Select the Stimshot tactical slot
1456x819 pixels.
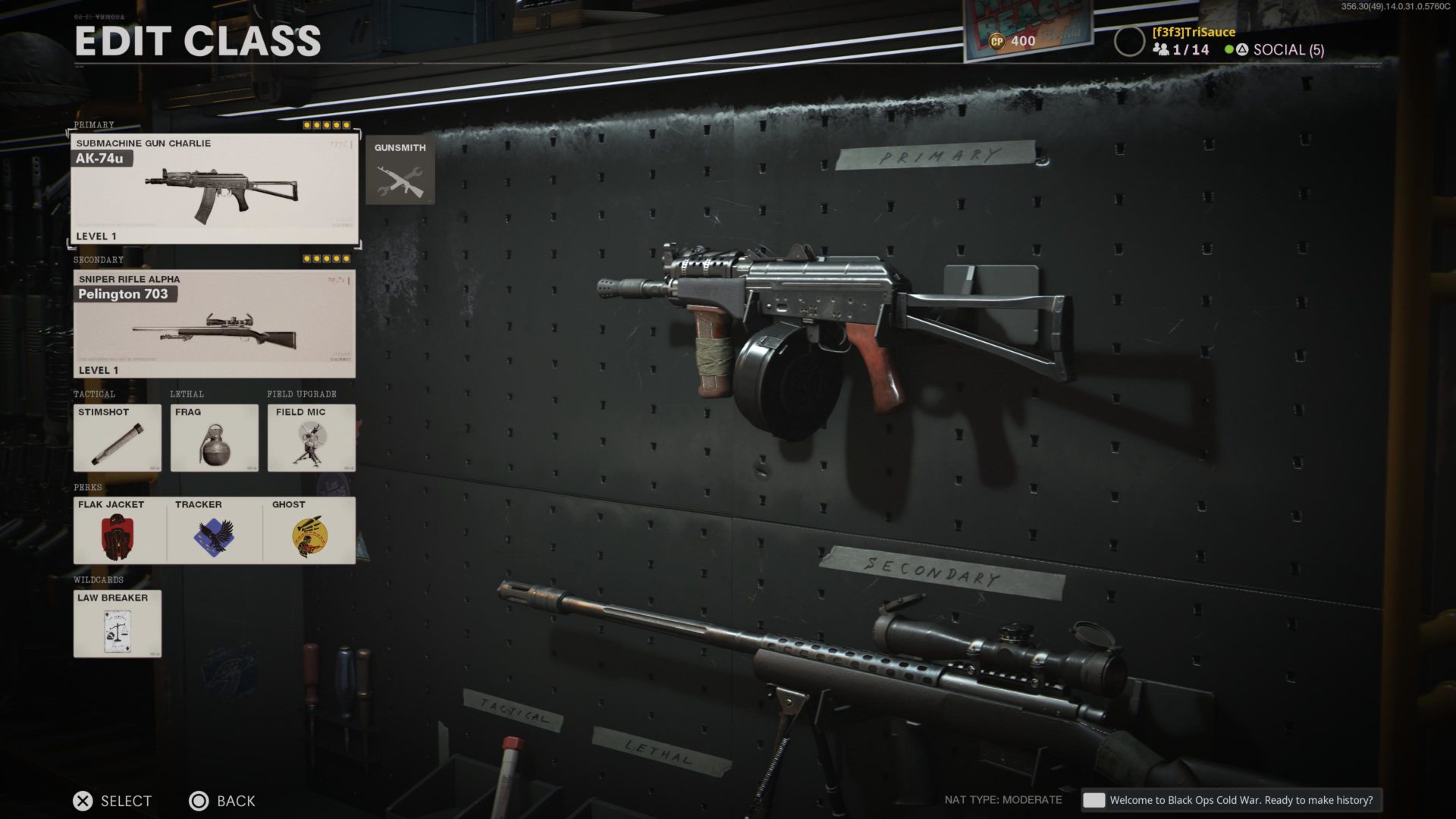(x=118, y=438)
